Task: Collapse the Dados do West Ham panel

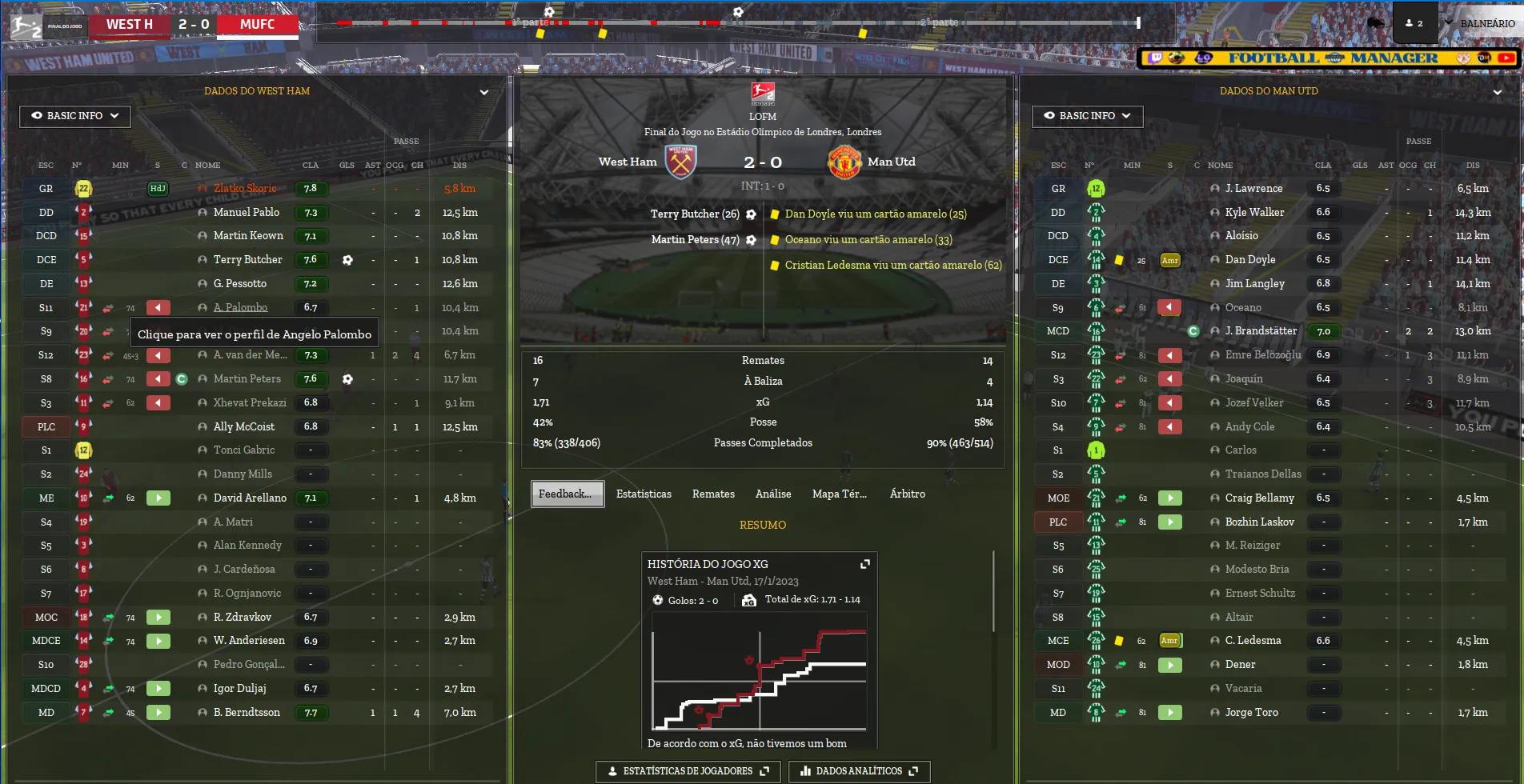Action: [483, 92]
